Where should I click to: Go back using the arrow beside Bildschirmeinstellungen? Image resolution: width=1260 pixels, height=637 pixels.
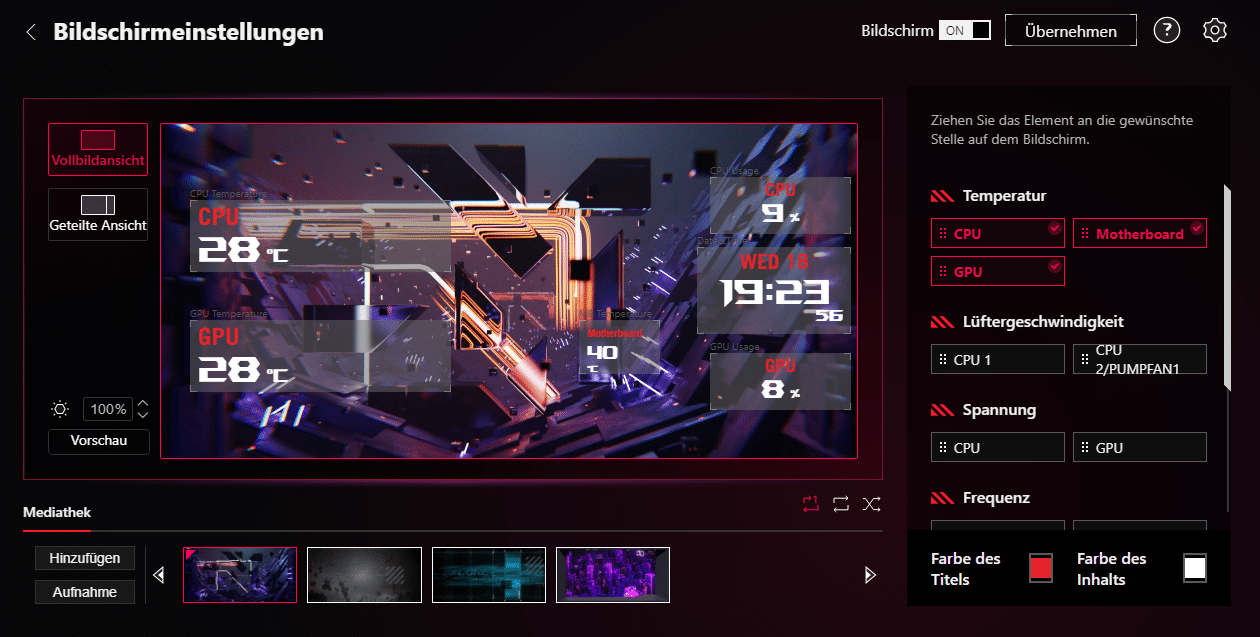(x=31, y=32)
